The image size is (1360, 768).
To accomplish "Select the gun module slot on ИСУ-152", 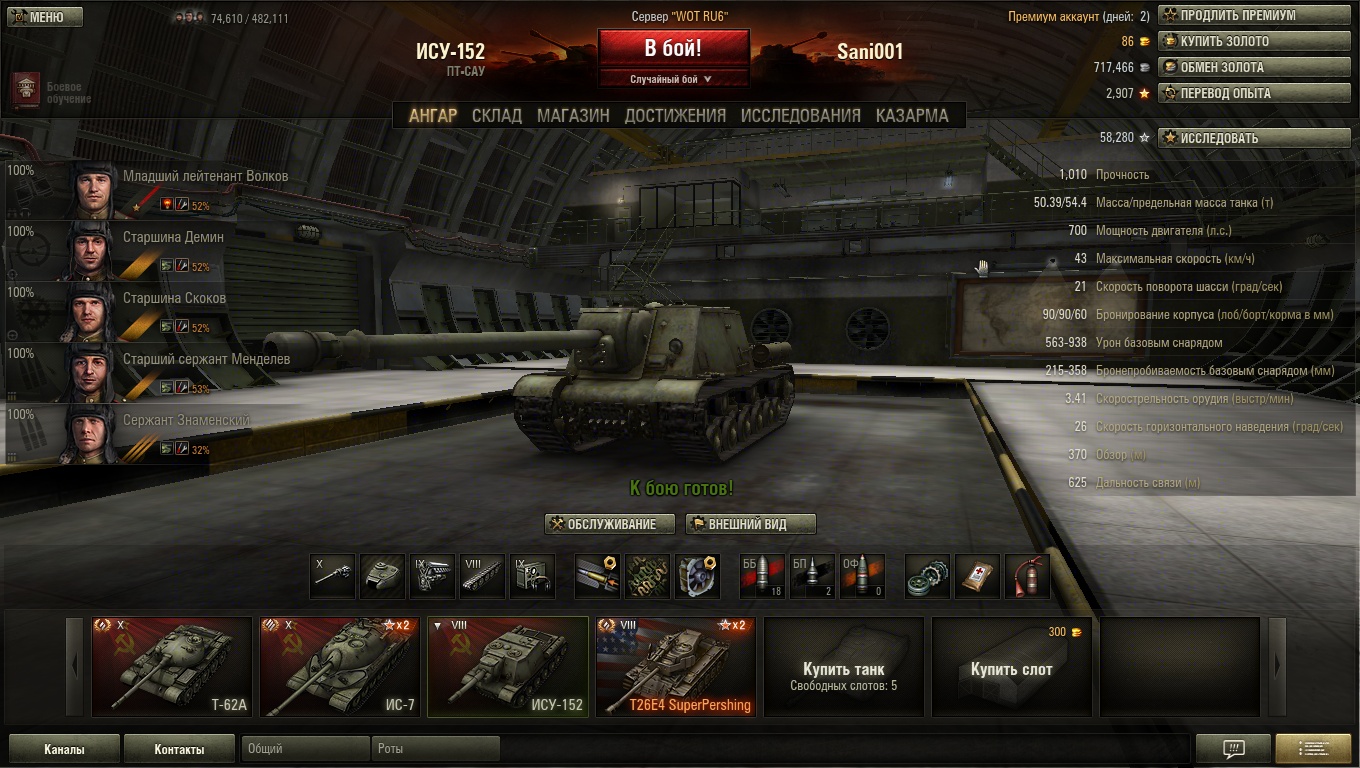I will pos(332,576).
